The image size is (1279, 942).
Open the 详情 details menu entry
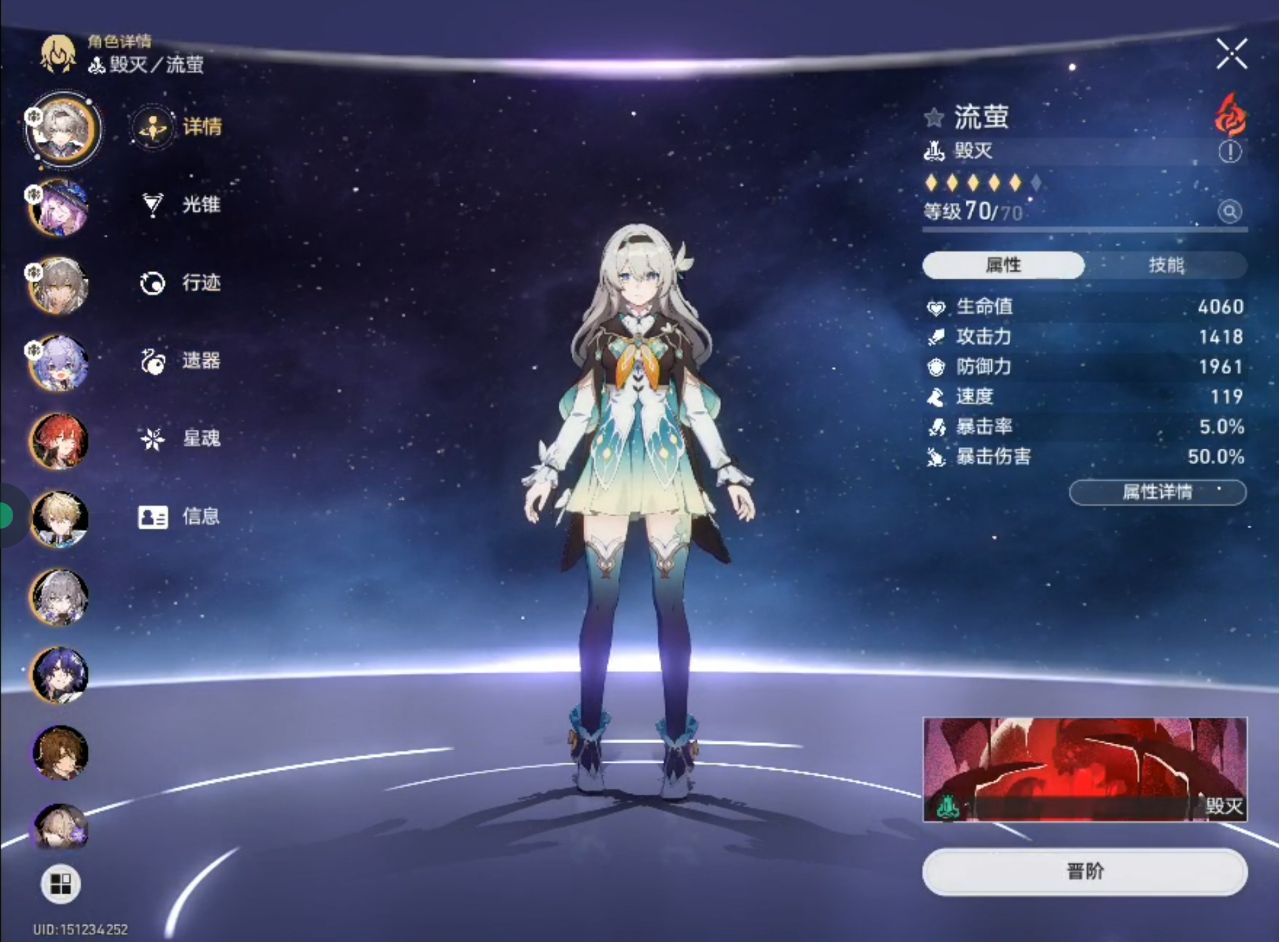(180, 127)
